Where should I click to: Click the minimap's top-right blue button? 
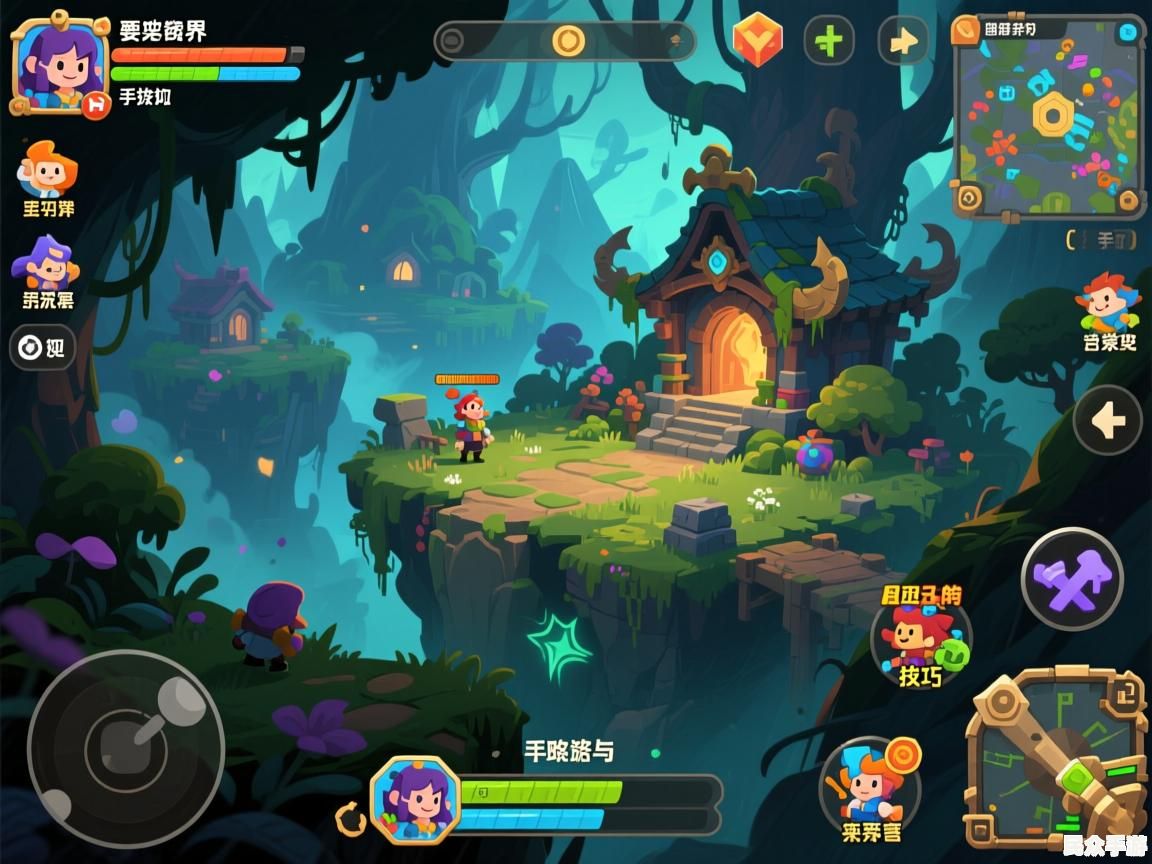1128,32
